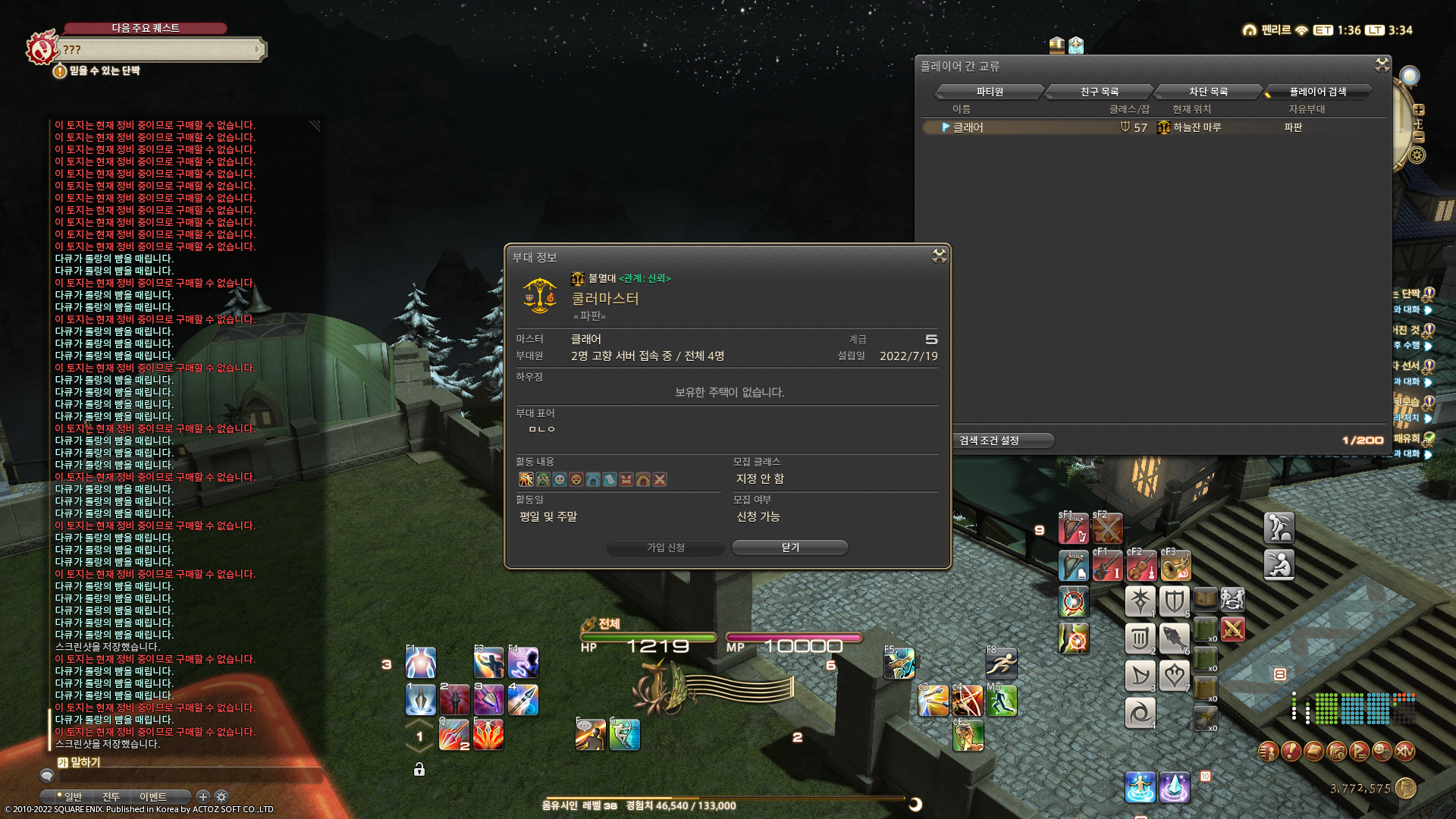The image size is (1456, 819).
Task: Activate the sprint running-figure action
Action: 1001,664
